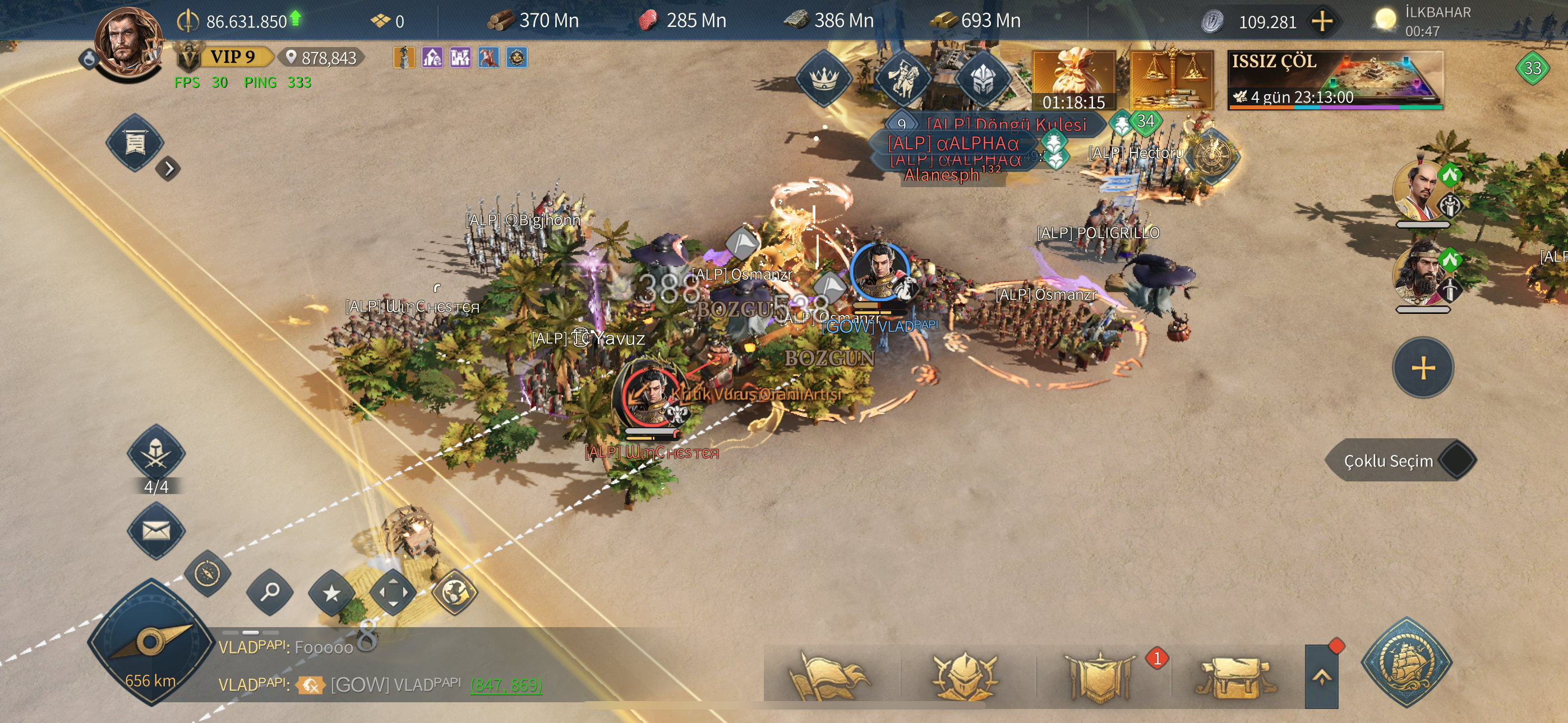Open the crown icon menu
This screenshot has height=723, width=1568.
point(824,79)
